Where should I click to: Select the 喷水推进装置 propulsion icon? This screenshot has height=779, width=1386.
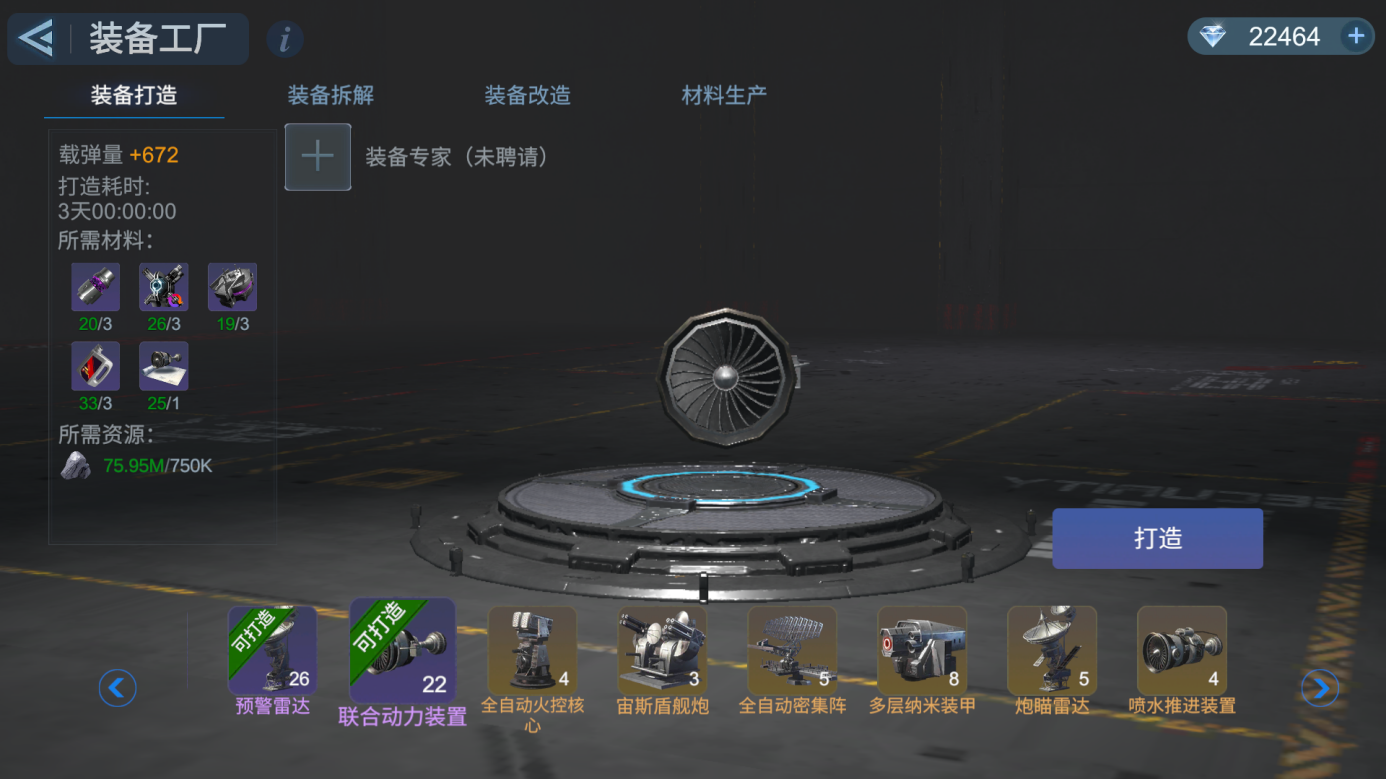pos(1181,650)
